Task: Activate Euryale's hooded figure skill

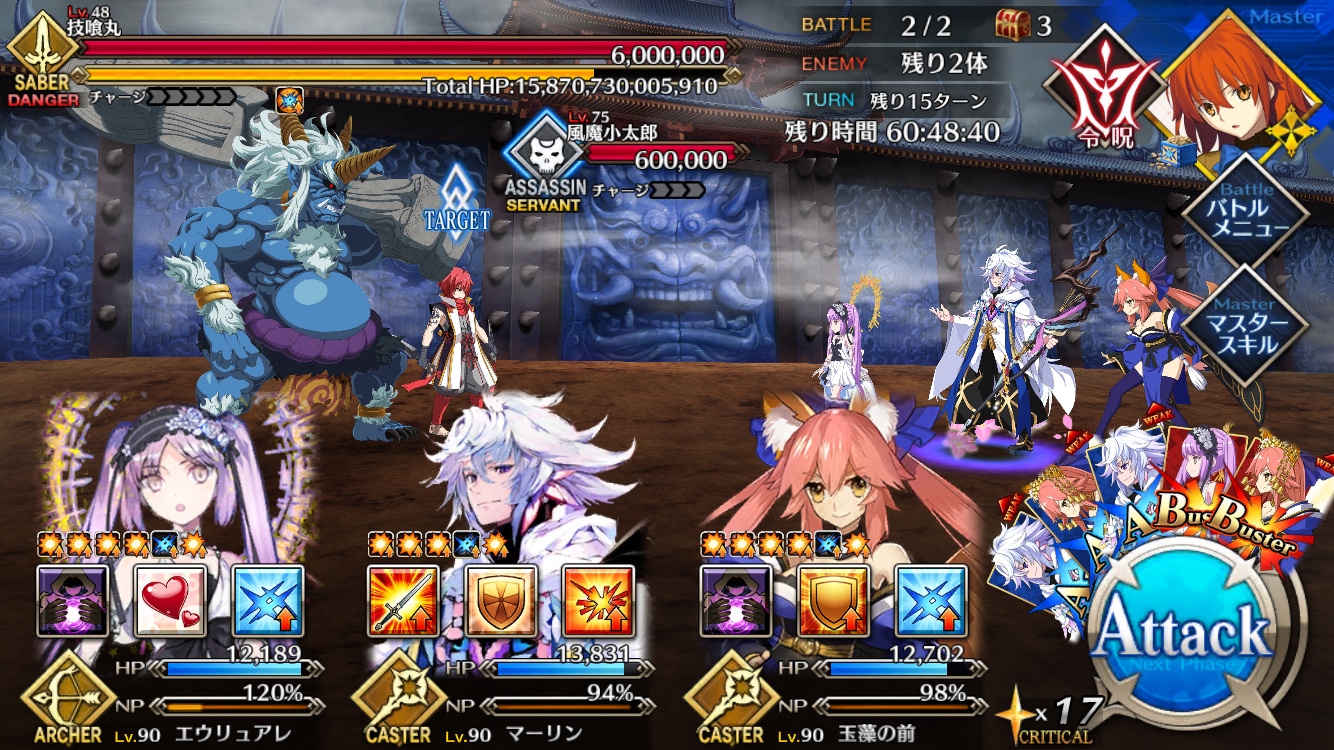Action: (72, 601)
